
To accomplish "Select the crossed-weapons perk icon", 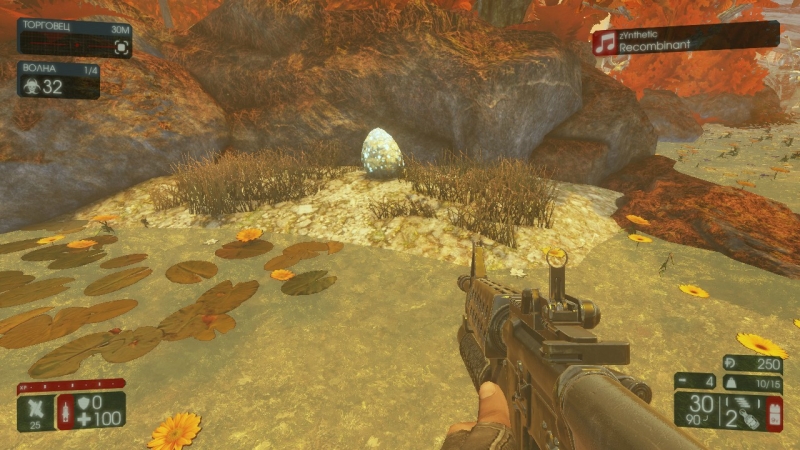I will pos(35,406).
